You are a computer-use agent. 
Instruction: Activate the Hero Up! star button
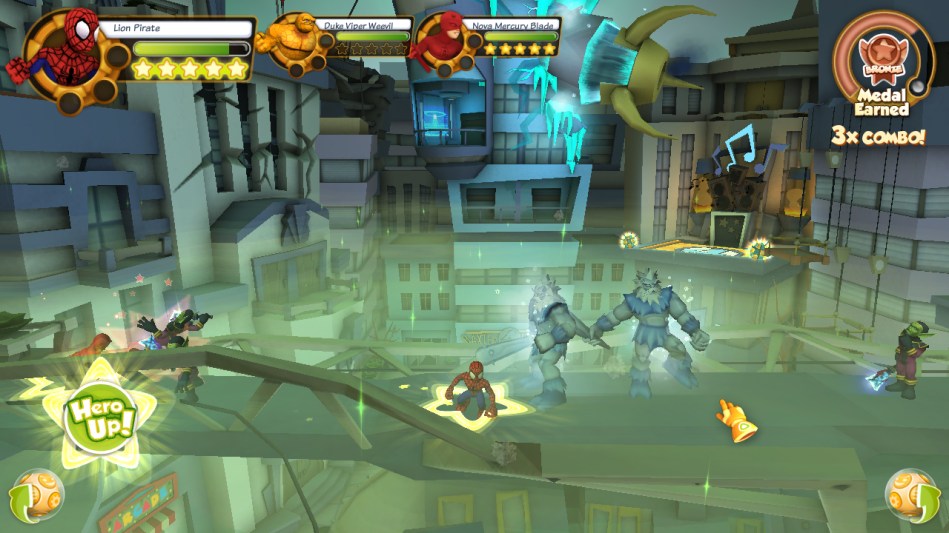tap(96, 417)
